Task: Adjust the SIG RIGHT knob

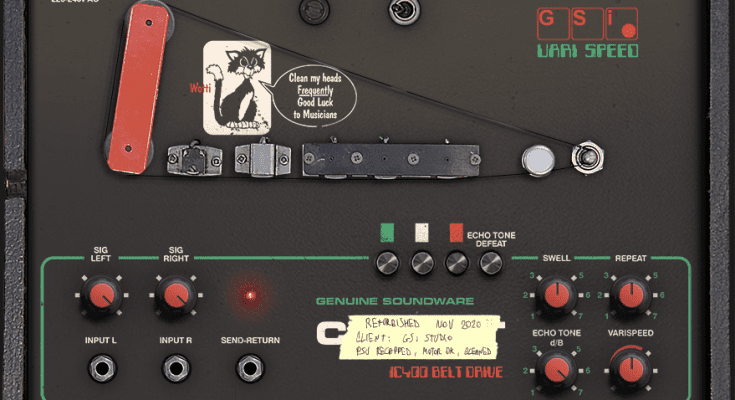Action: tap(174, 295)
